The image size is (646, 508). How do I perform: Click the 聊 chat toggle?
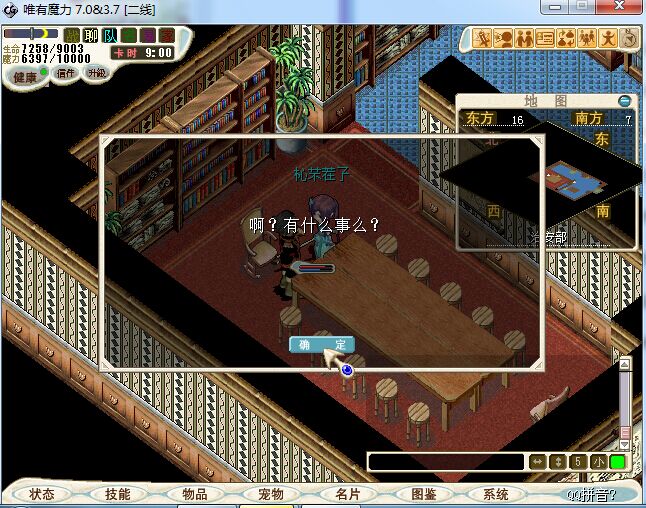(91, 36)
